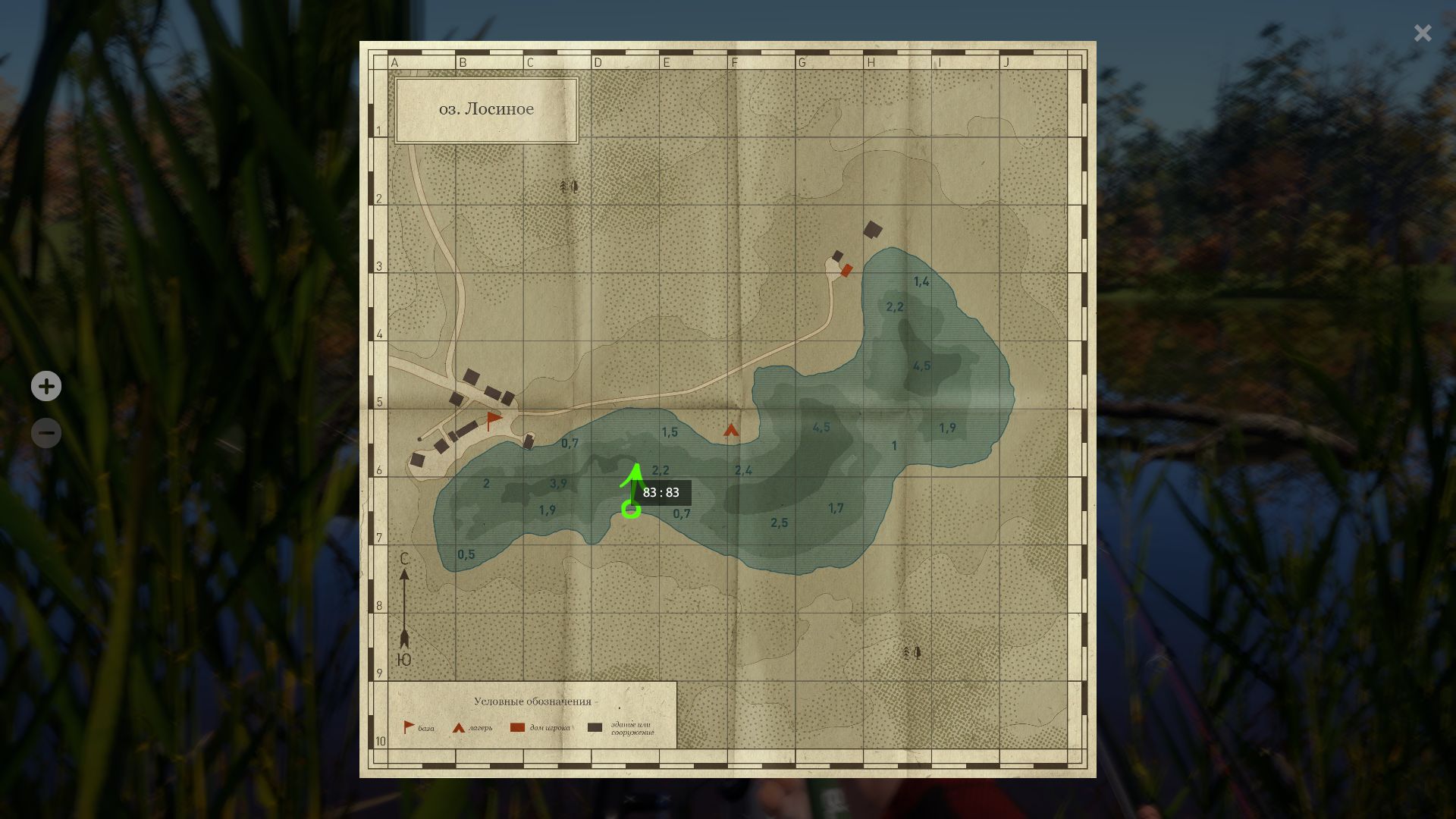Select the дом игрока icon in the legend
This screenshot has width=1456, height=819.
coord(518,726)
